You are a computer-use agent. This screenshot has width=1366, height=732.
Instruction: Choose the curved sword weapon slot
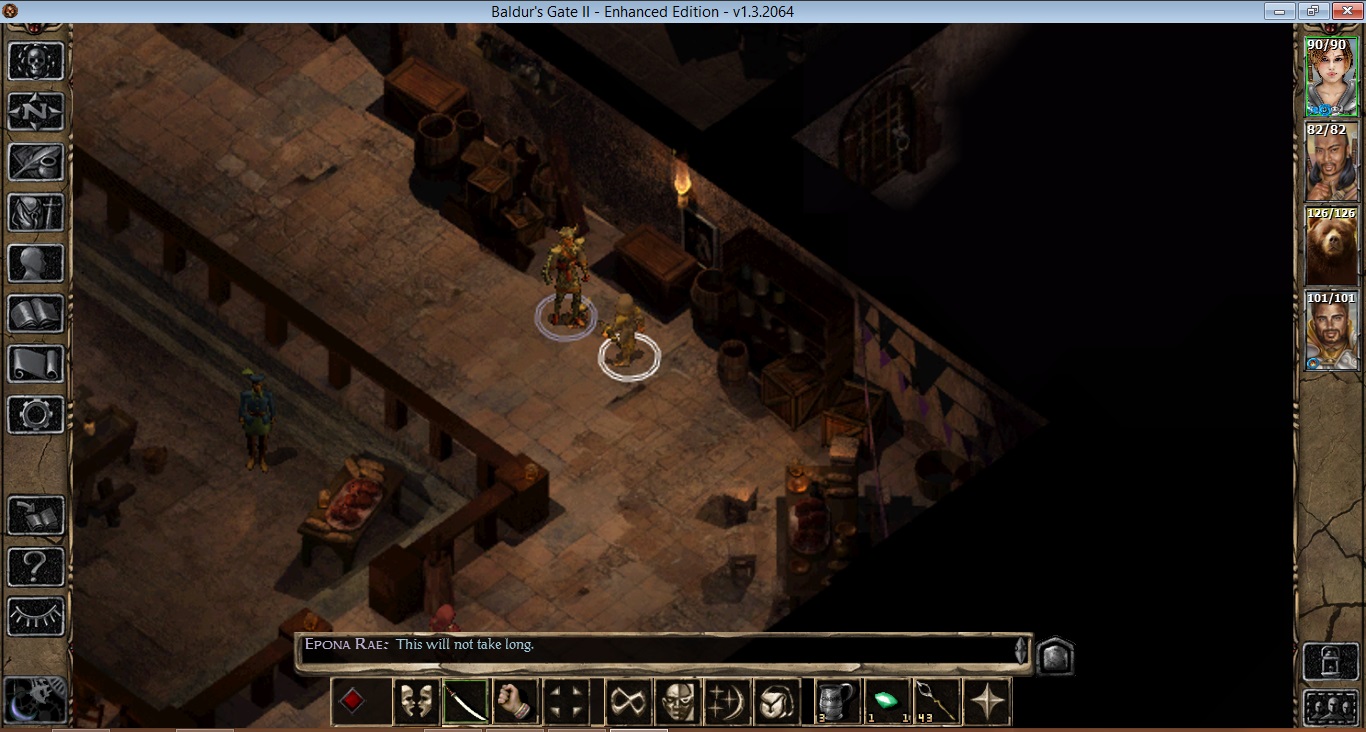pyautogui.click(x=465, y=701)
